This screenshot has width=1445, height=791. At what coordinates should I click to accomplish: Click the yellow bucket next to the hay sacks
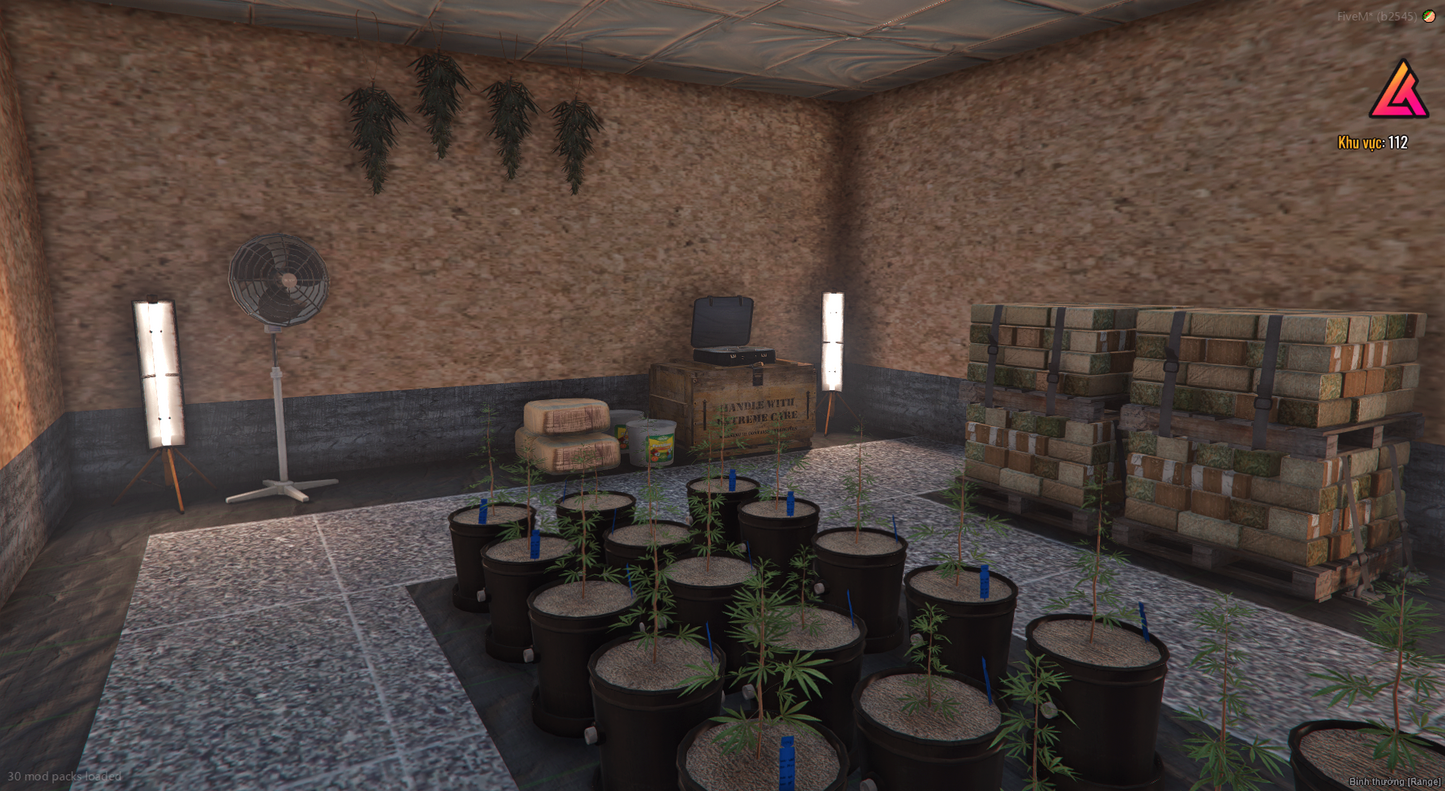(x=652, y=445)
